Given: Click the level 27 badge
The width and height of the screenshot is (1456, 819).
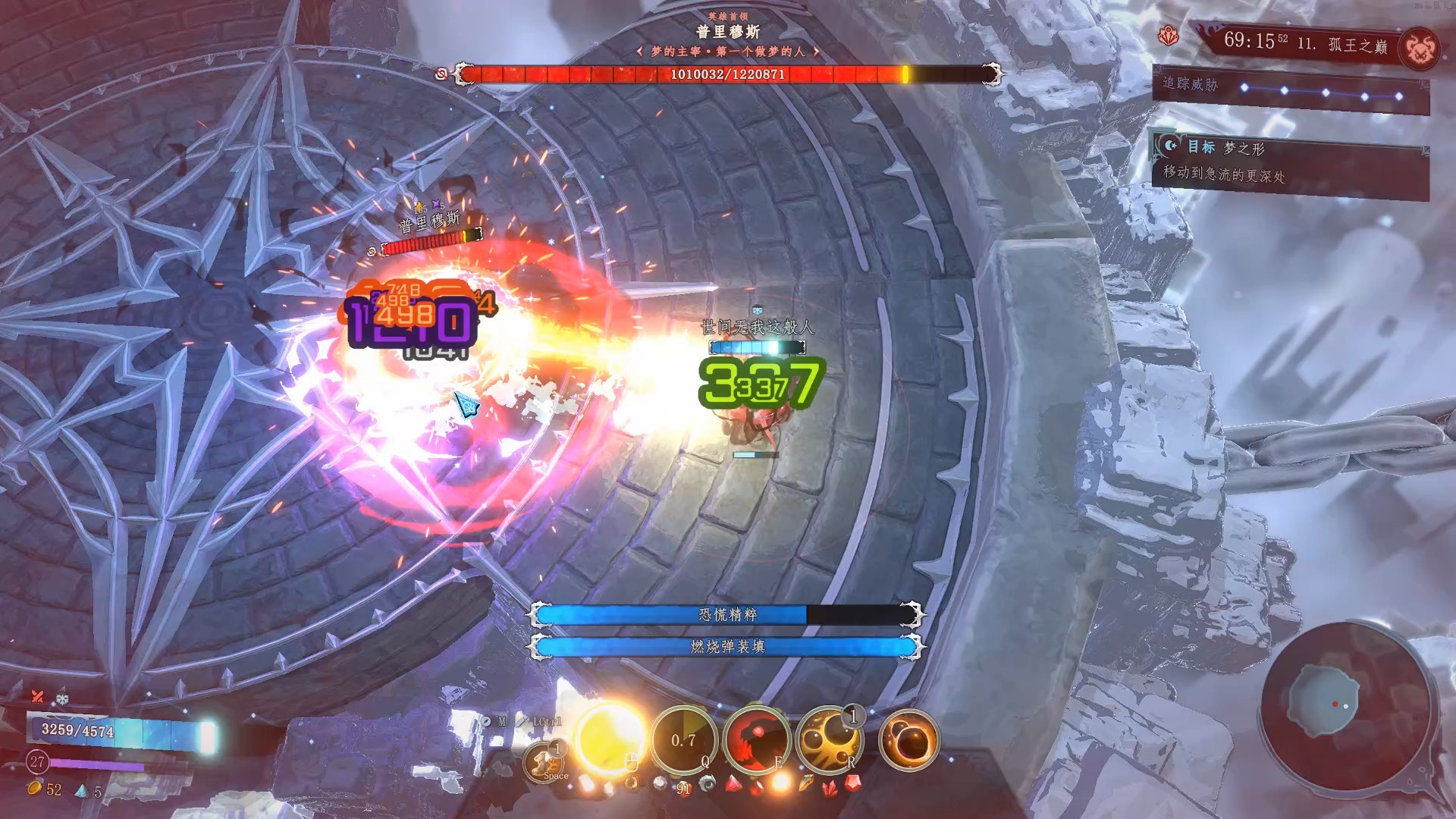Looking at the screenshot, I should (37, 761).
